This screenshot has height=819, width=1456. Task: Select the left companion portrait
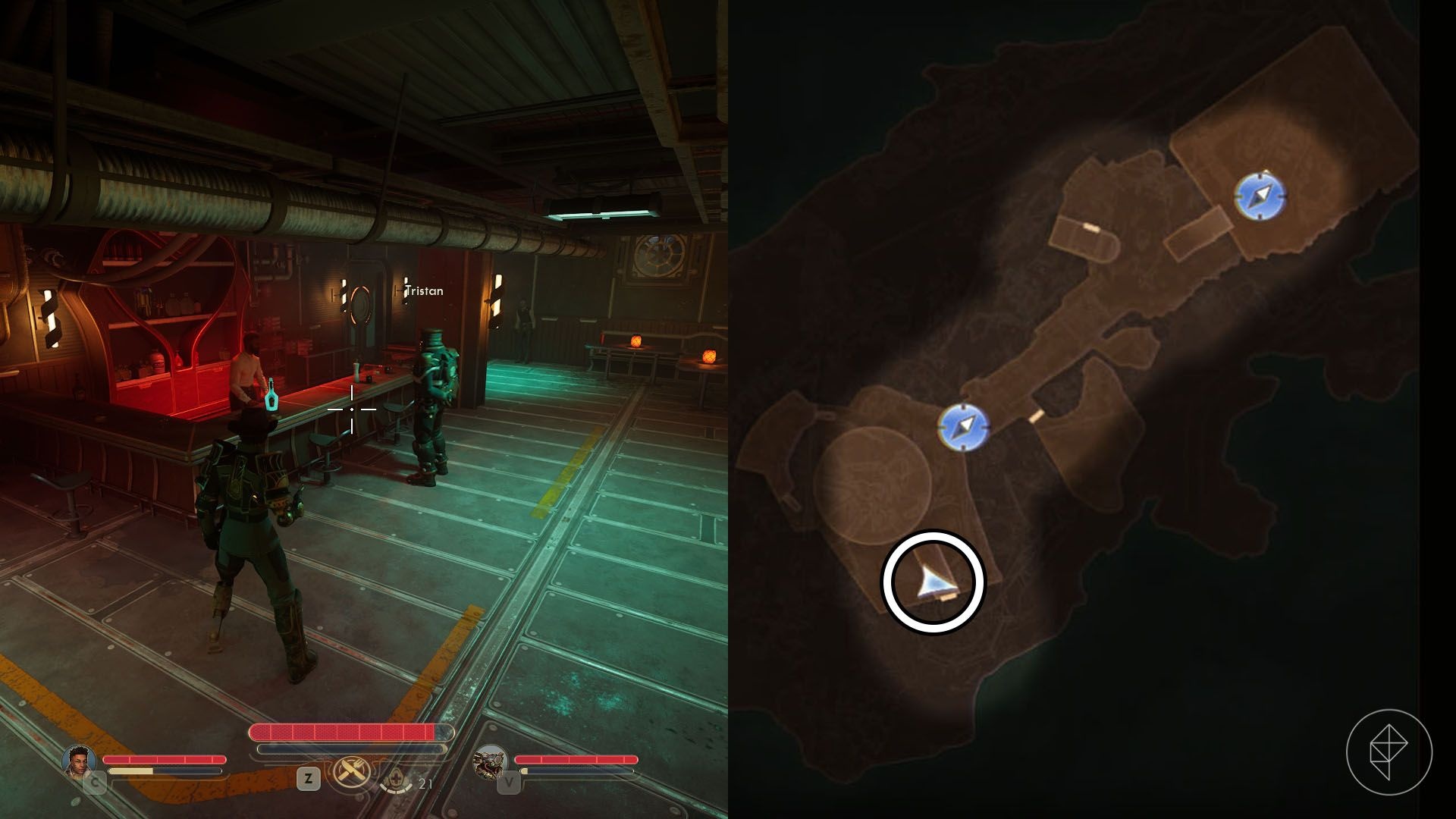tap(80, 762)
